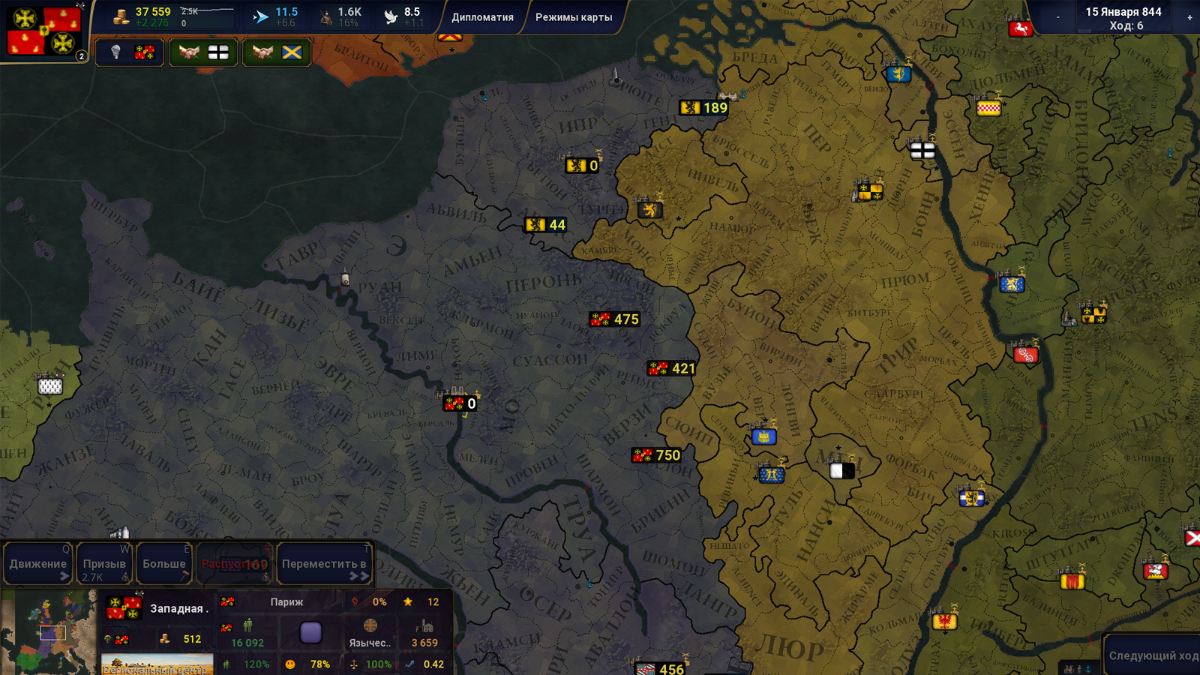End turn with Следующий ход button
The width and height of the screenshot is (1200, 675).
point(1153,656)
